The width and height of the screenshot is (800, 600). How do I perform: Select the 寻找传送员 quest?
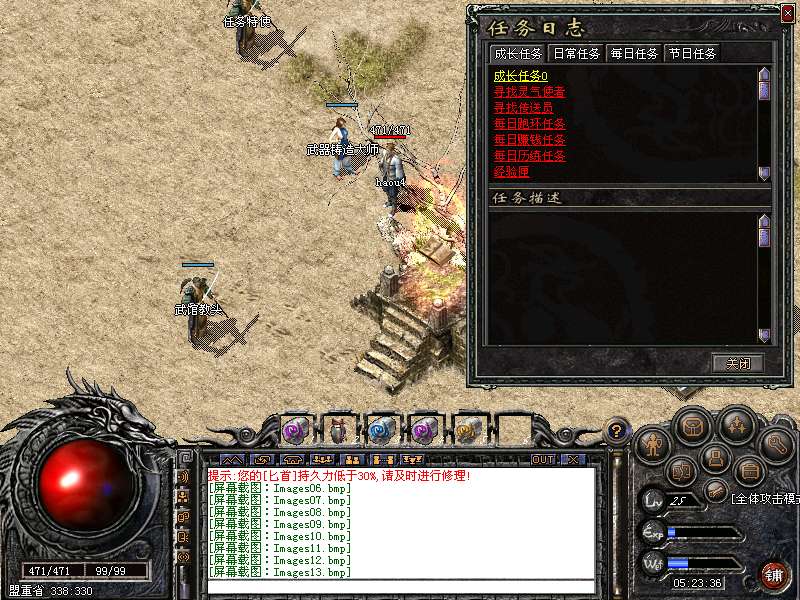click(x=523, y=108)
